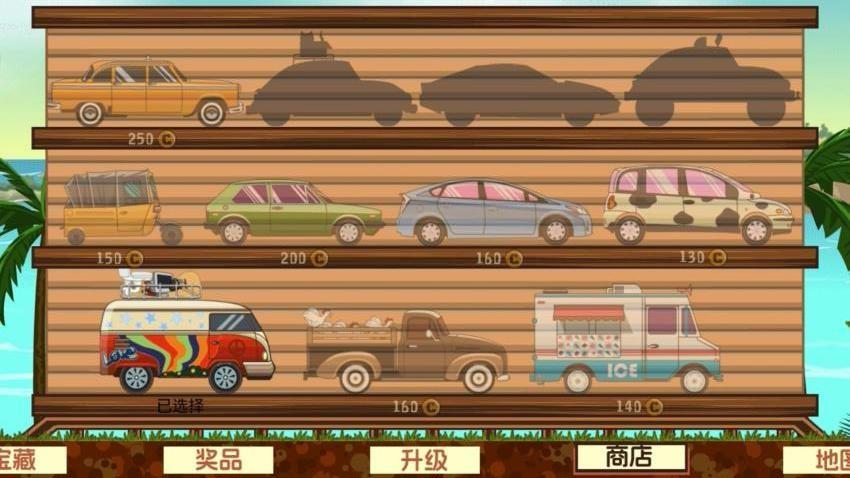The height and width of the screenshot is (478, 850).
Task: Select the silver-blue hybrid car
Action: click(493, 211)
